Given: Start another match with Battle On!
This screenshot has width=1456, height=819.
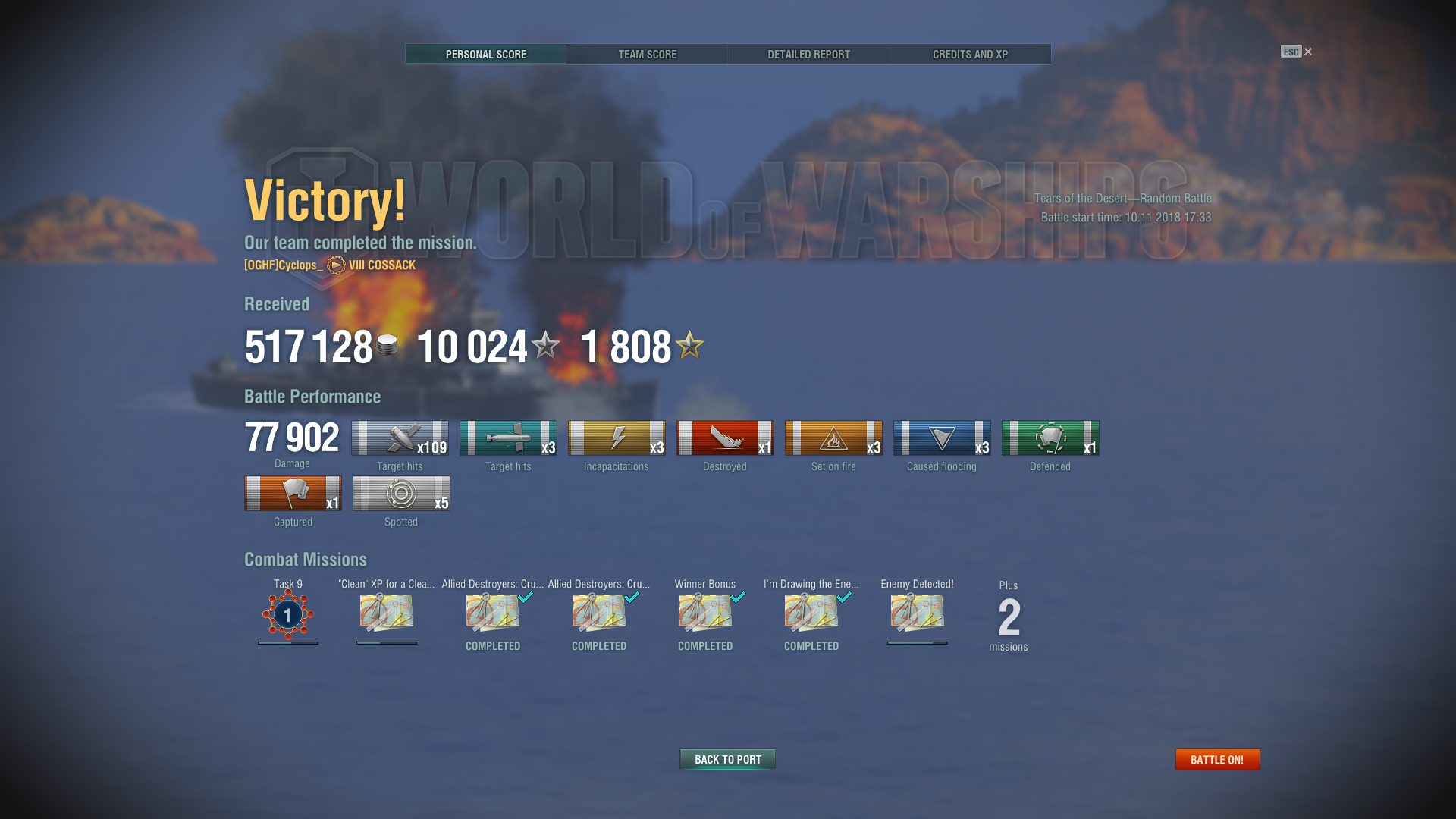Looking at the screenshot, I should coord(1217,759).
